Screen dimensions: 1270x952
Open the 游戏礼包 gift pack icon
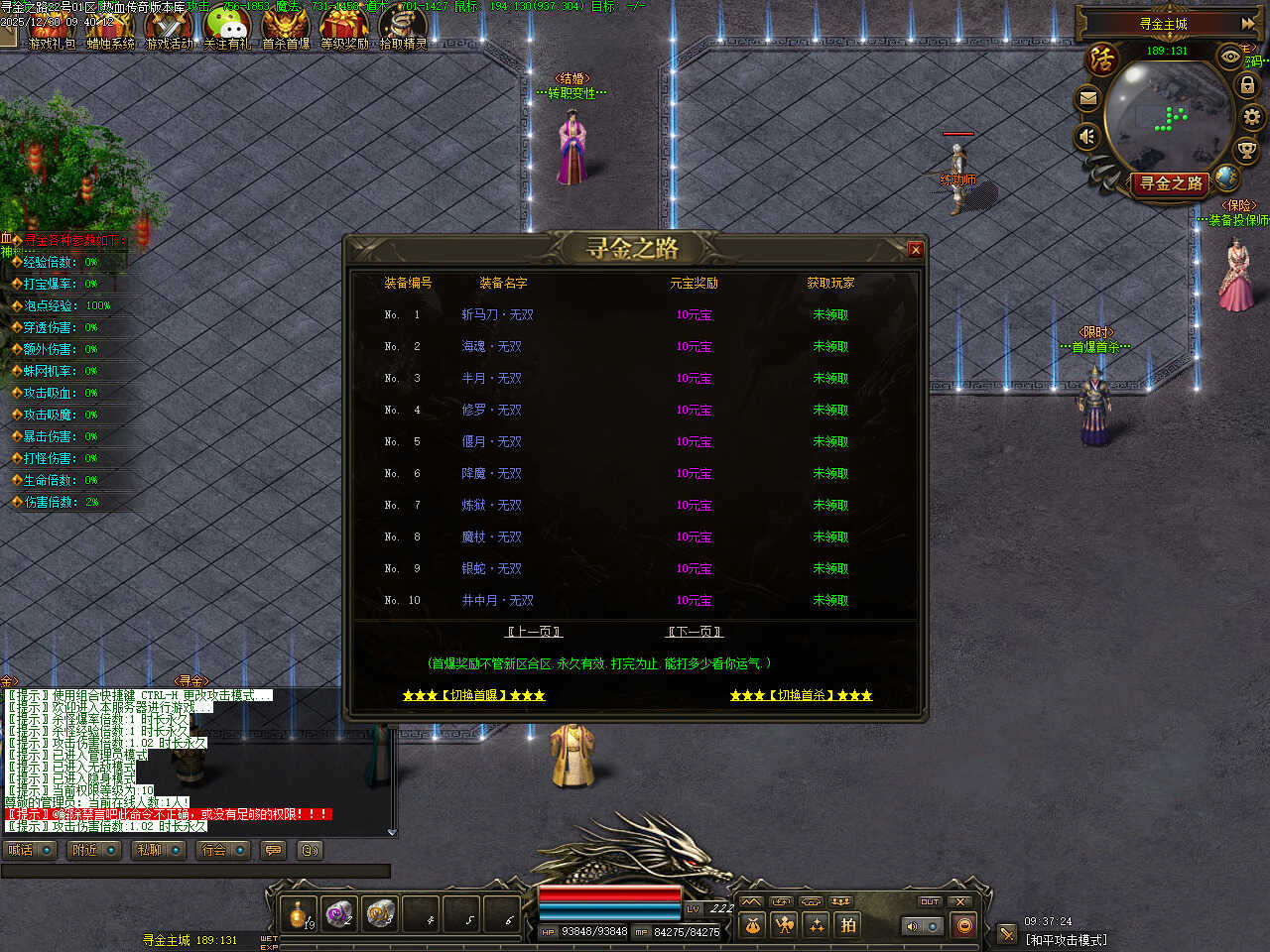coord(51,27)
